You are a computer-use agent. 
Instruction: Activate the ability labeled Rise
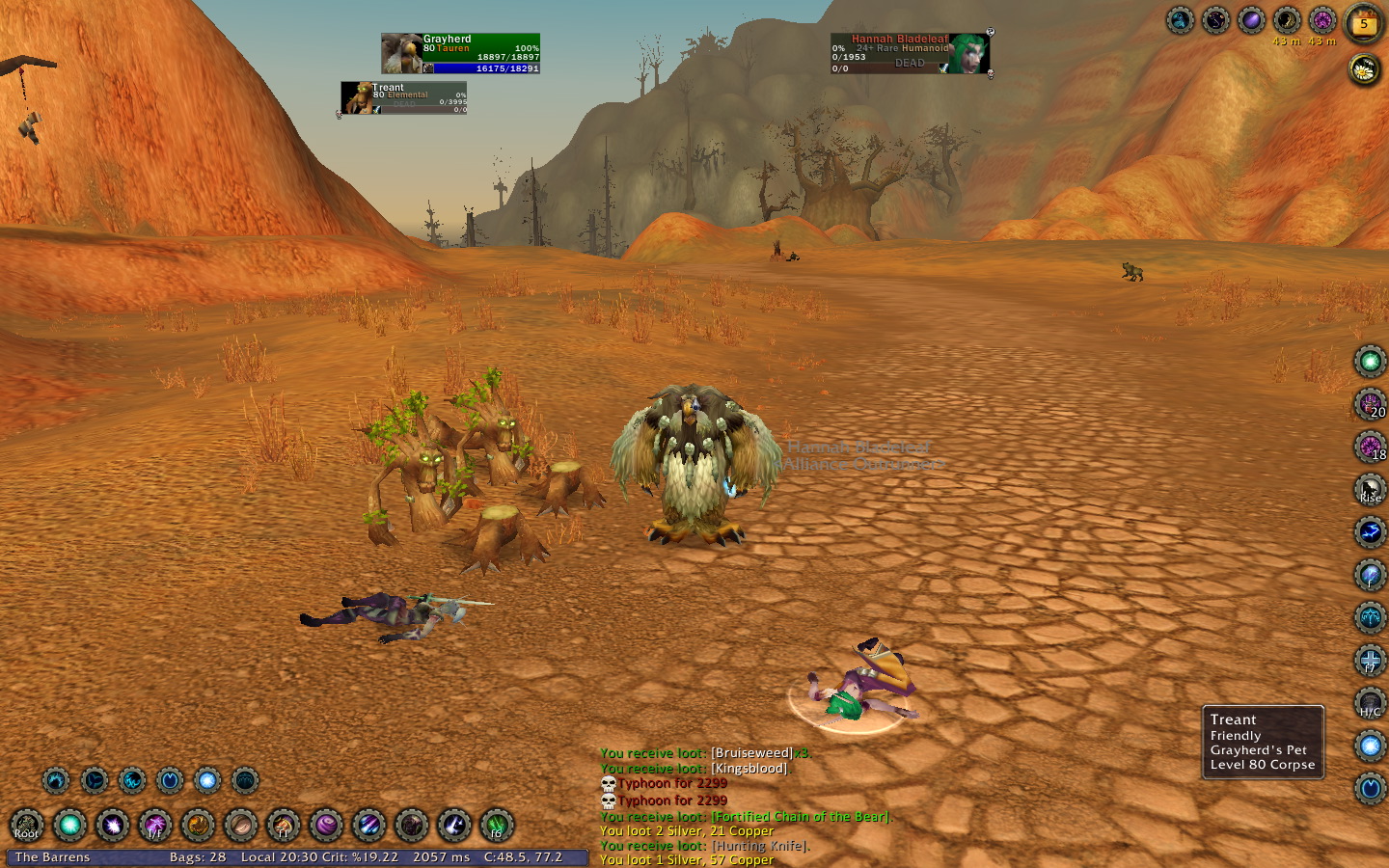pos(1370,489)
